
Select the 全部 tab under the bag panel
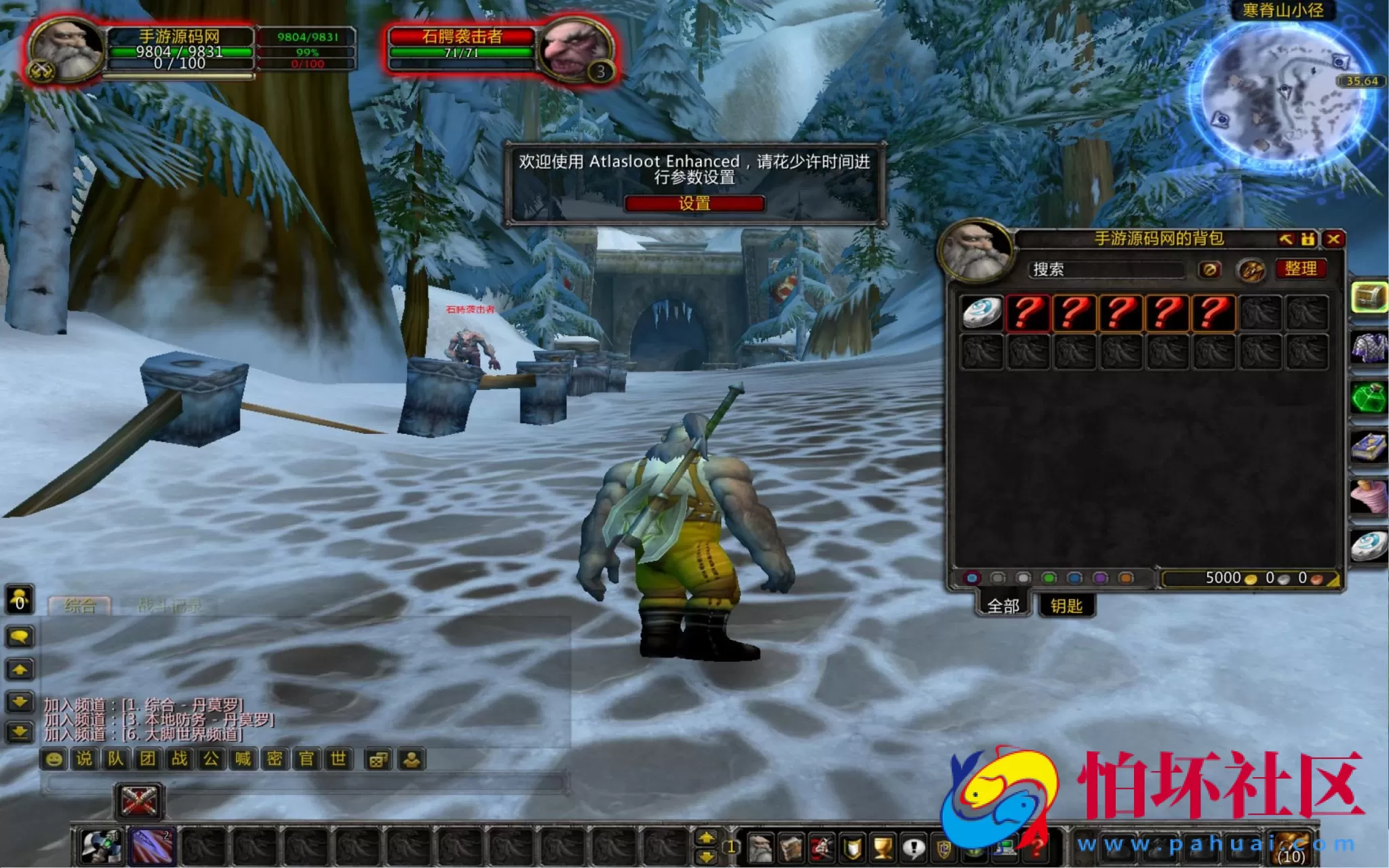pyautogui.click(x=1002, y=604)
